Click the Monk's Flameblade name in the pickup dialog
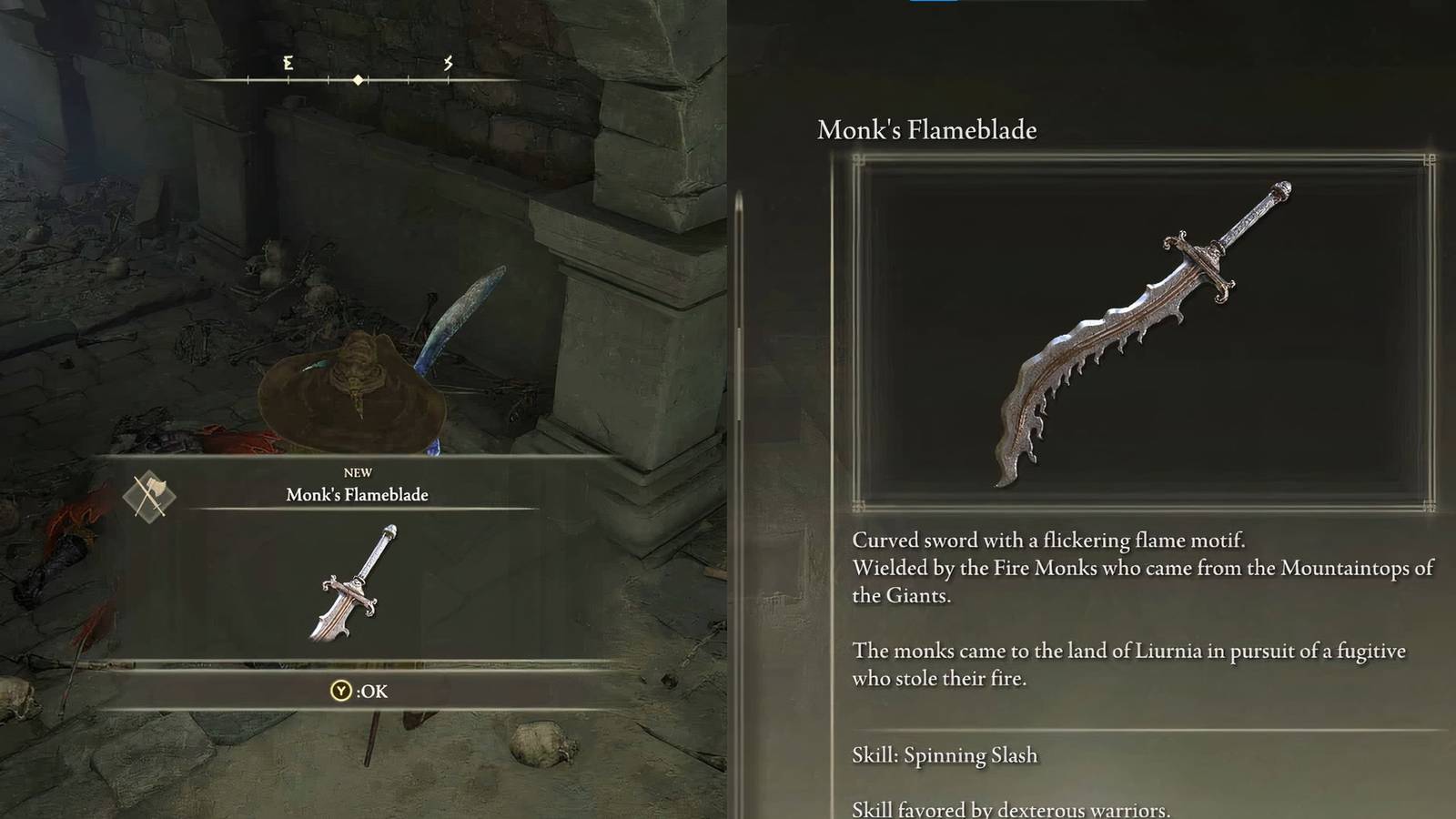The height and width of the screenshot is (819, 1456). coord(357,495)
